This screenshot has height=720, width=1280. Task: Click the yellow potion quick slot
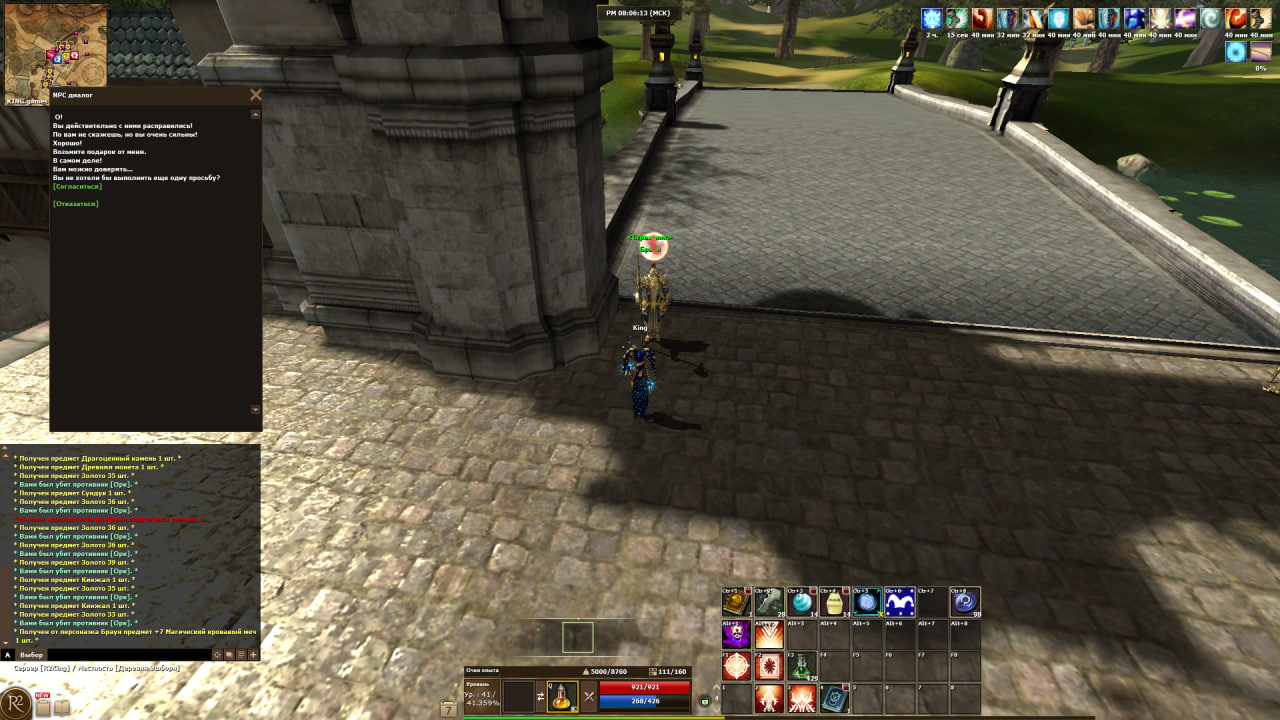click(562, 696)
